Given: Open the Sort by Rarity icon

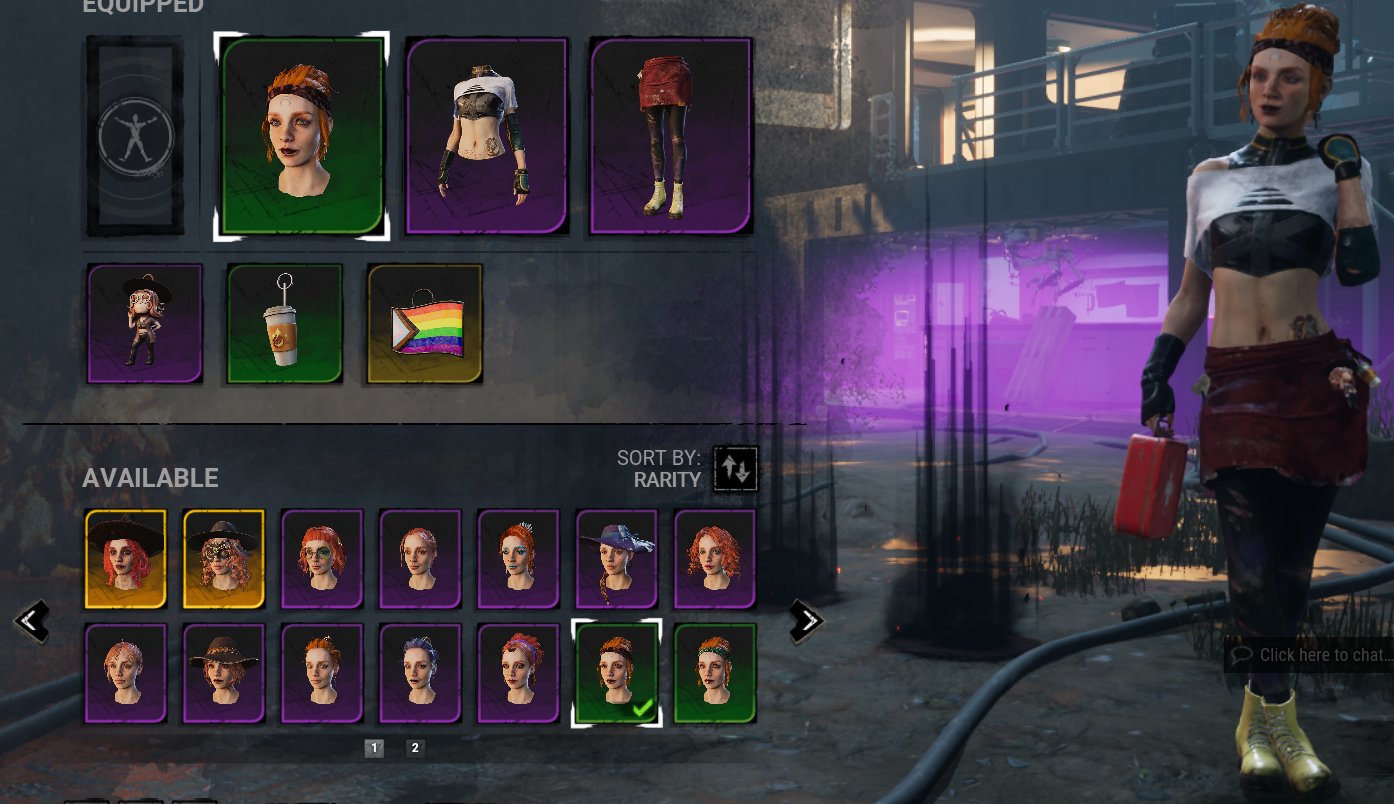Looking at the screenshot, I should tap(735, 467).
